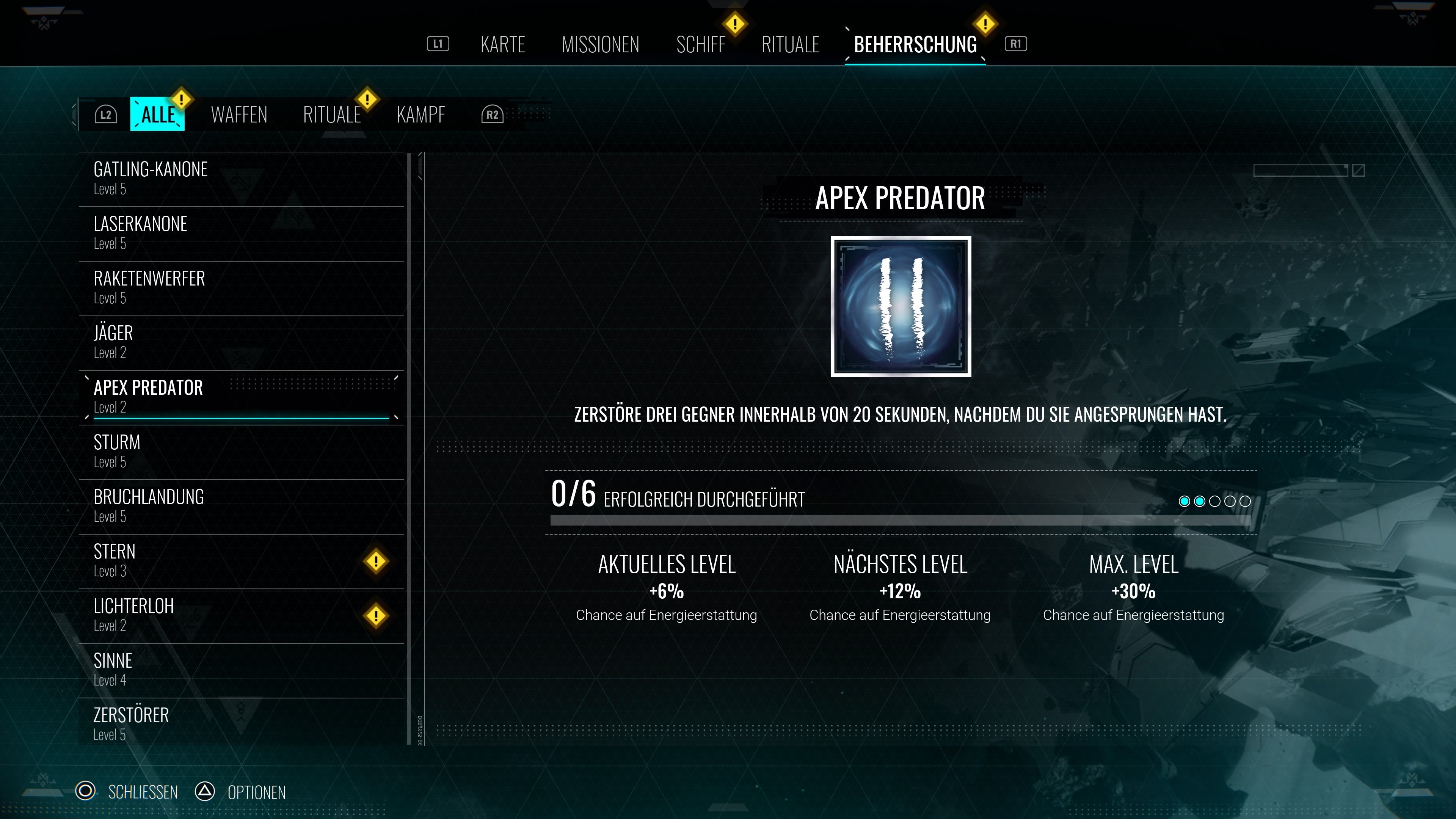
Task: Choose the Kampf mastery filter
Action: tap(421, 115)
